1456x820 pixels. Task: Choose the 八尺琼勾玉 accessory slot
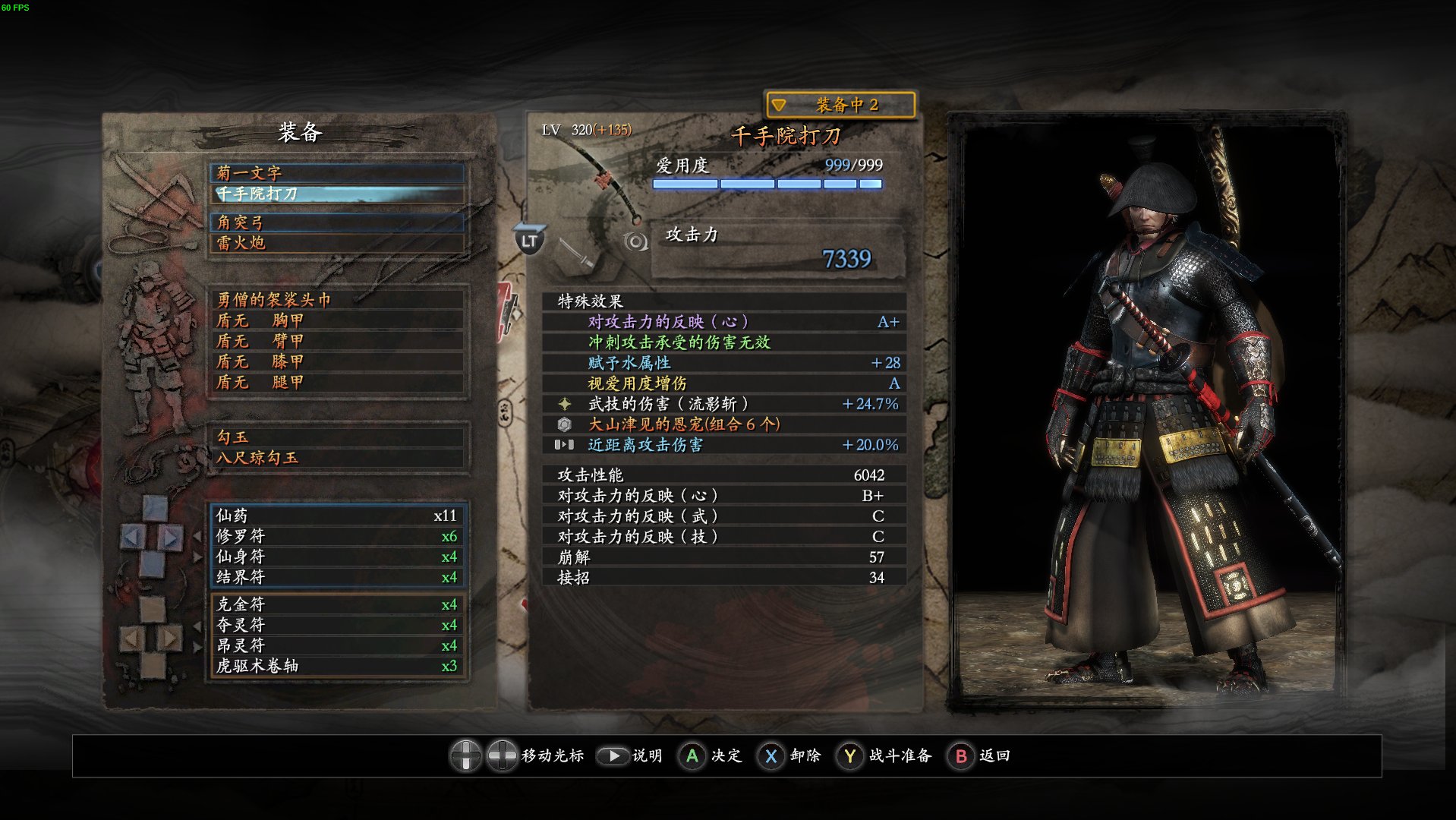click(x=336, y=458)
